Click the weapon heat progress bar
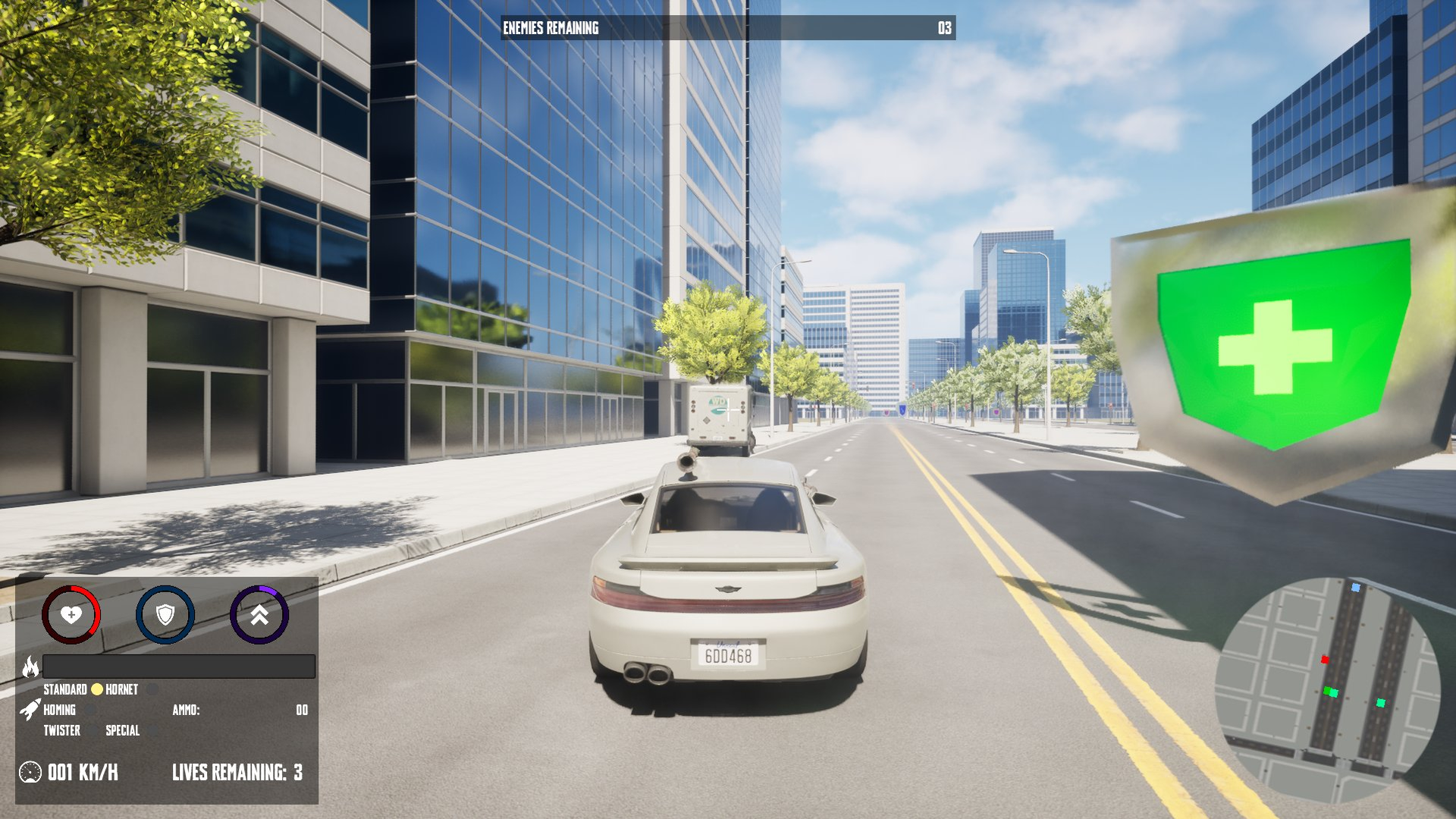This screenshot has height=819, width=1456. tap(179, 667)
